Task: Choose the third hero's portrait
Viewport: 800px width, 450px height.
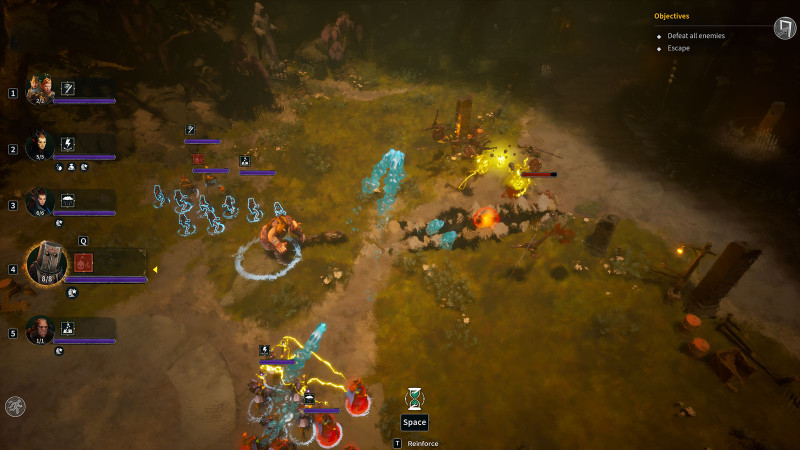Action: coord(40,200)
